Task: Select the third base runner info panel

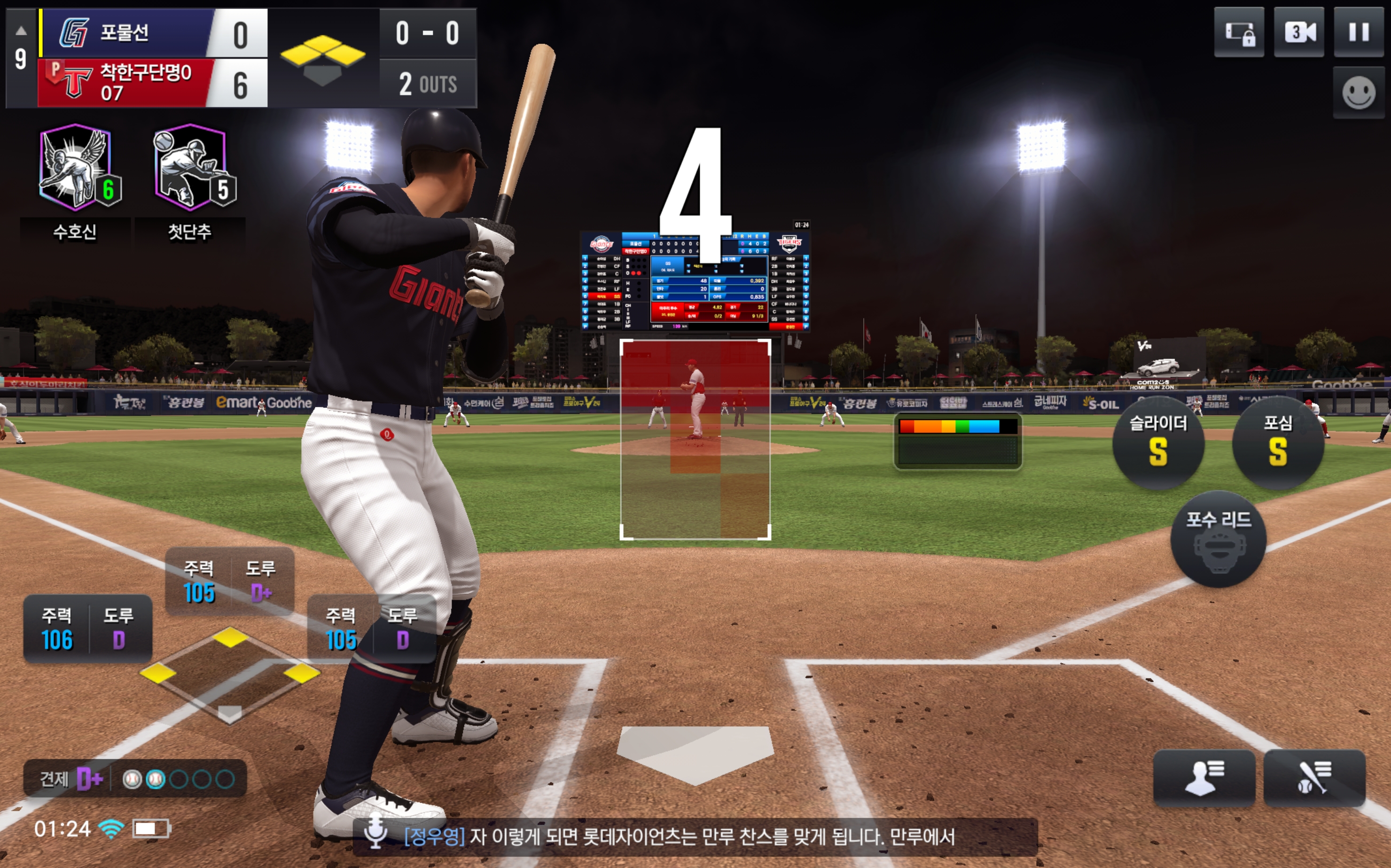Action: [x=87, y=628]
